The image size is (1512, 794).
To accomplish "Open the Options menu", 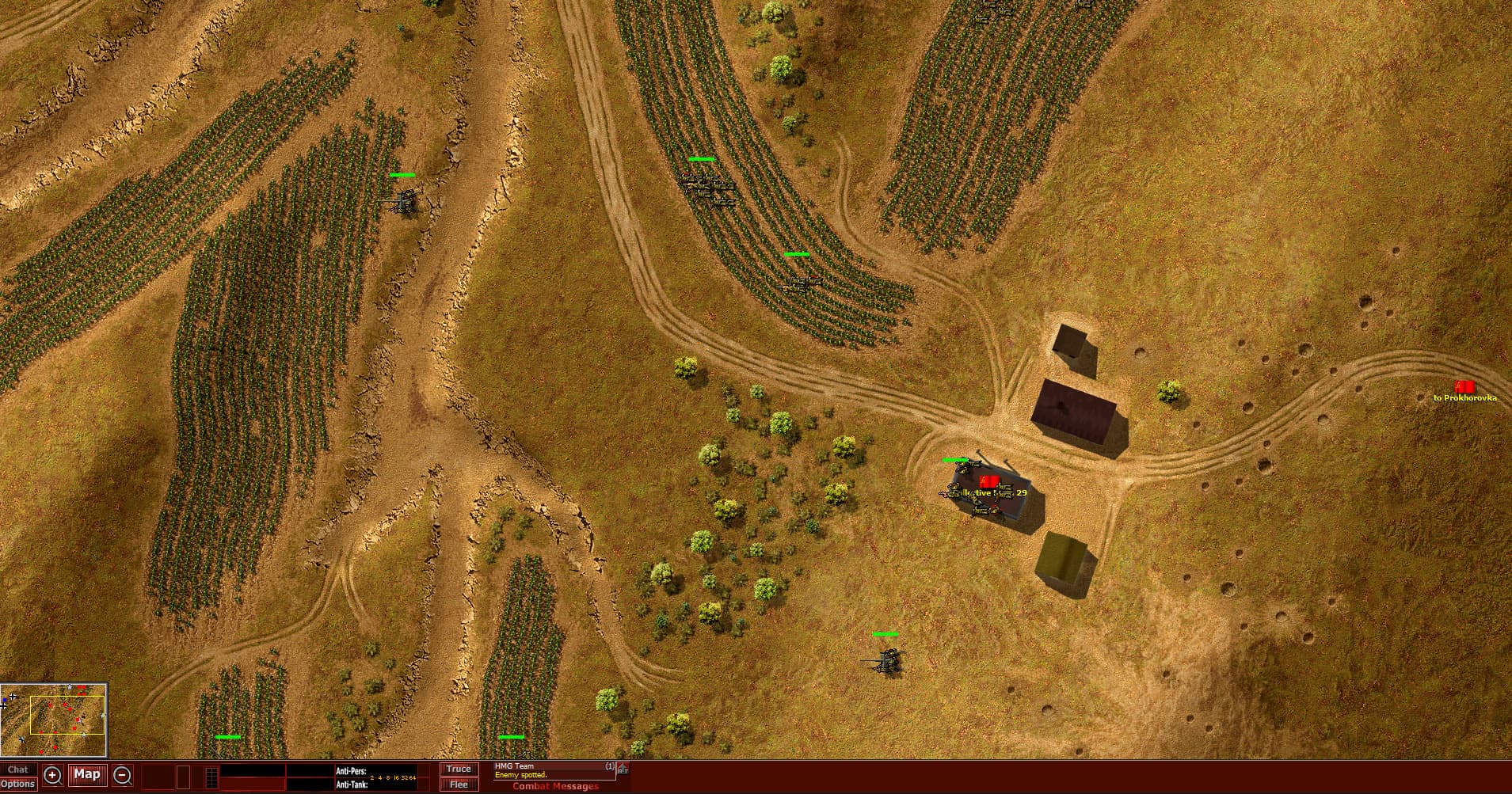I will click(x=20, y=785).
